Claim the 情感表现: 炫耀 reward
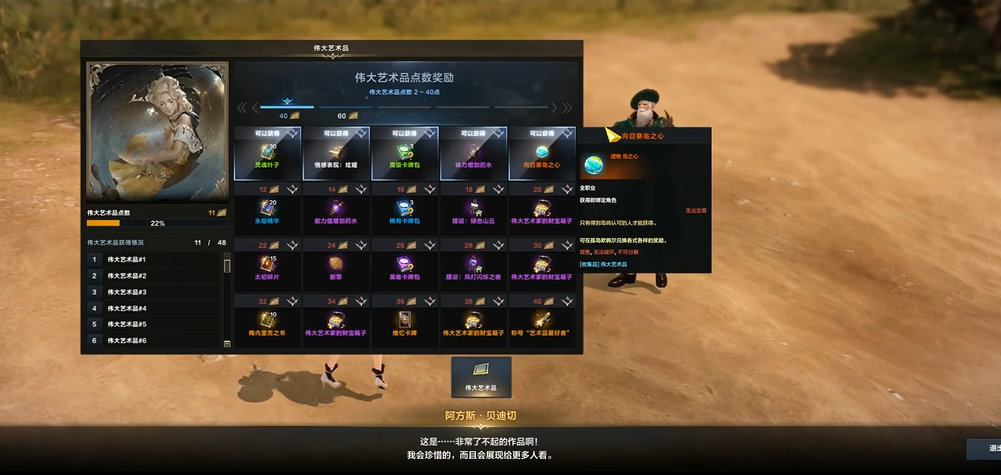 click(x=336, y=153)
